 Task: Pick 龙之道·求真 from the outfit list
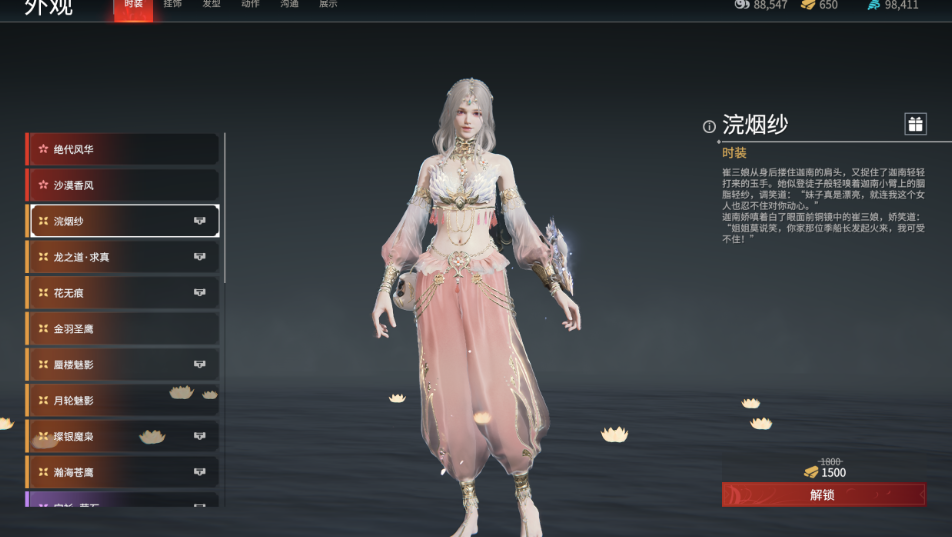coord(122,257)
